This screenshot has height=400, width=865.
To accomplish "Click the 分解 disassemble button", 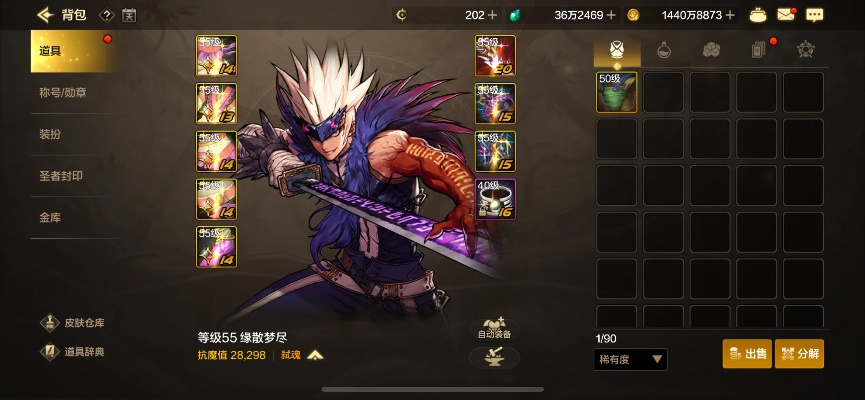I will tap(799, 354).
